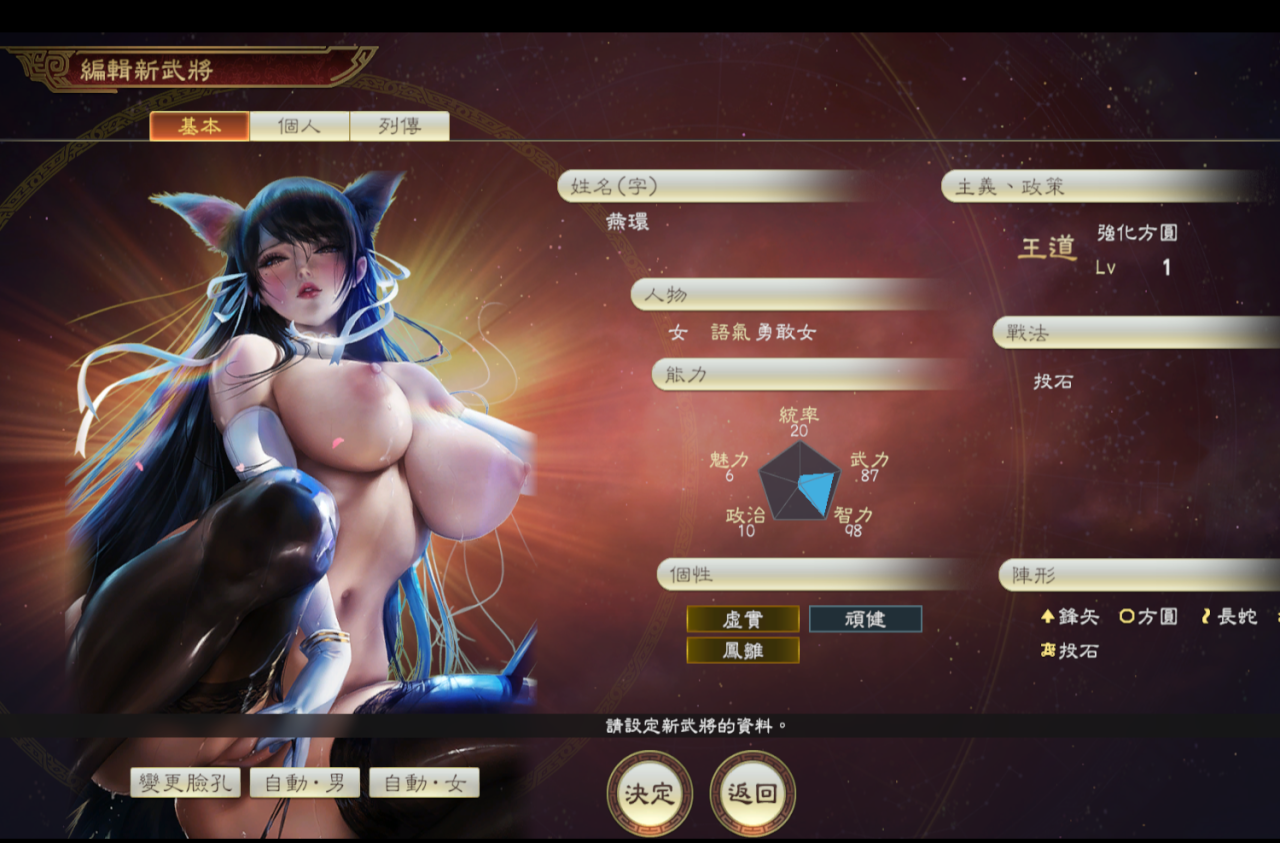This screenshot has width=1280, height=843.
Task: Open the 人物 section header
Action: coord(790,295)
